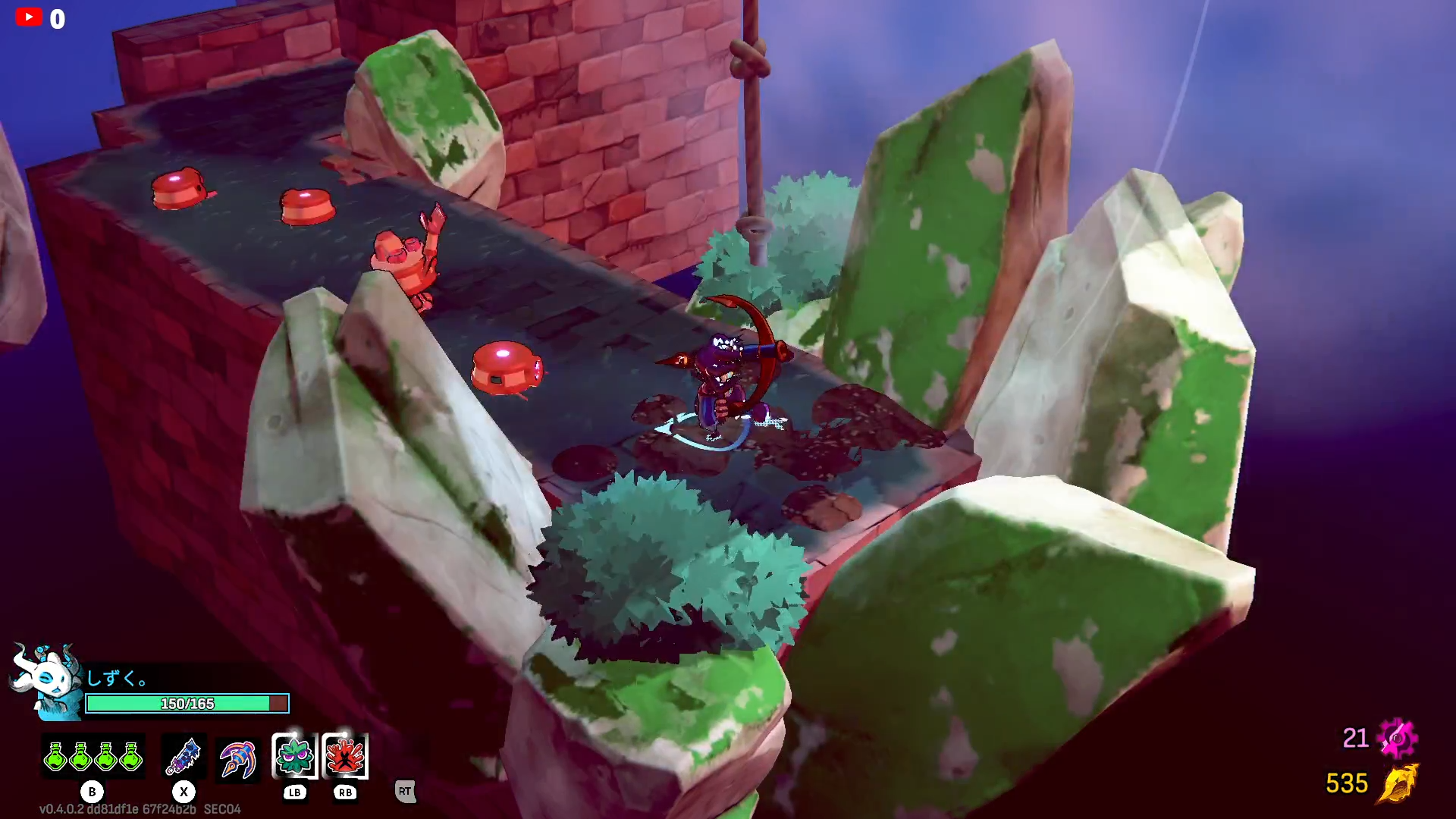
Task: Trigger the red splatter ability
Action: tap(345, 756)
